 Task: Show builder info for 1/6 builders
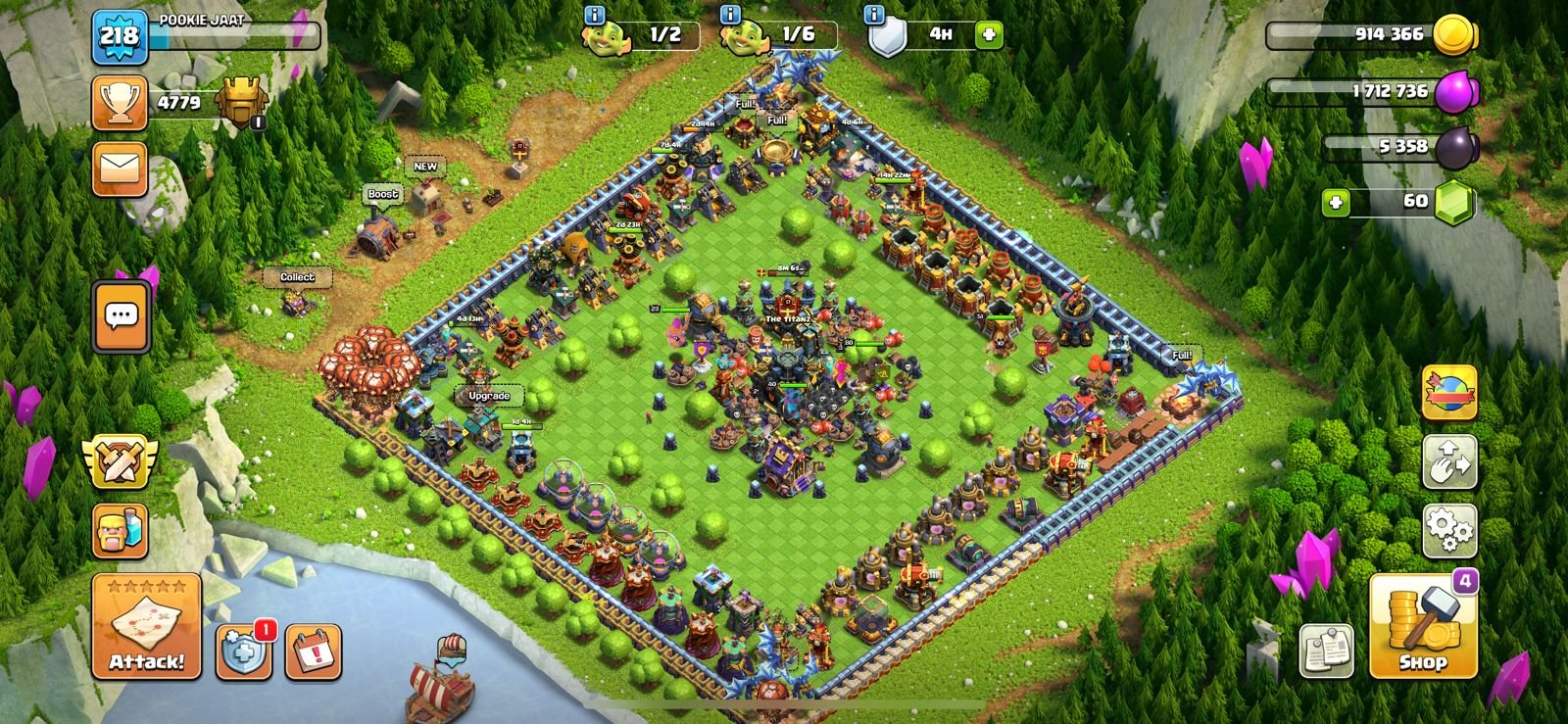(x=730, y=15)
